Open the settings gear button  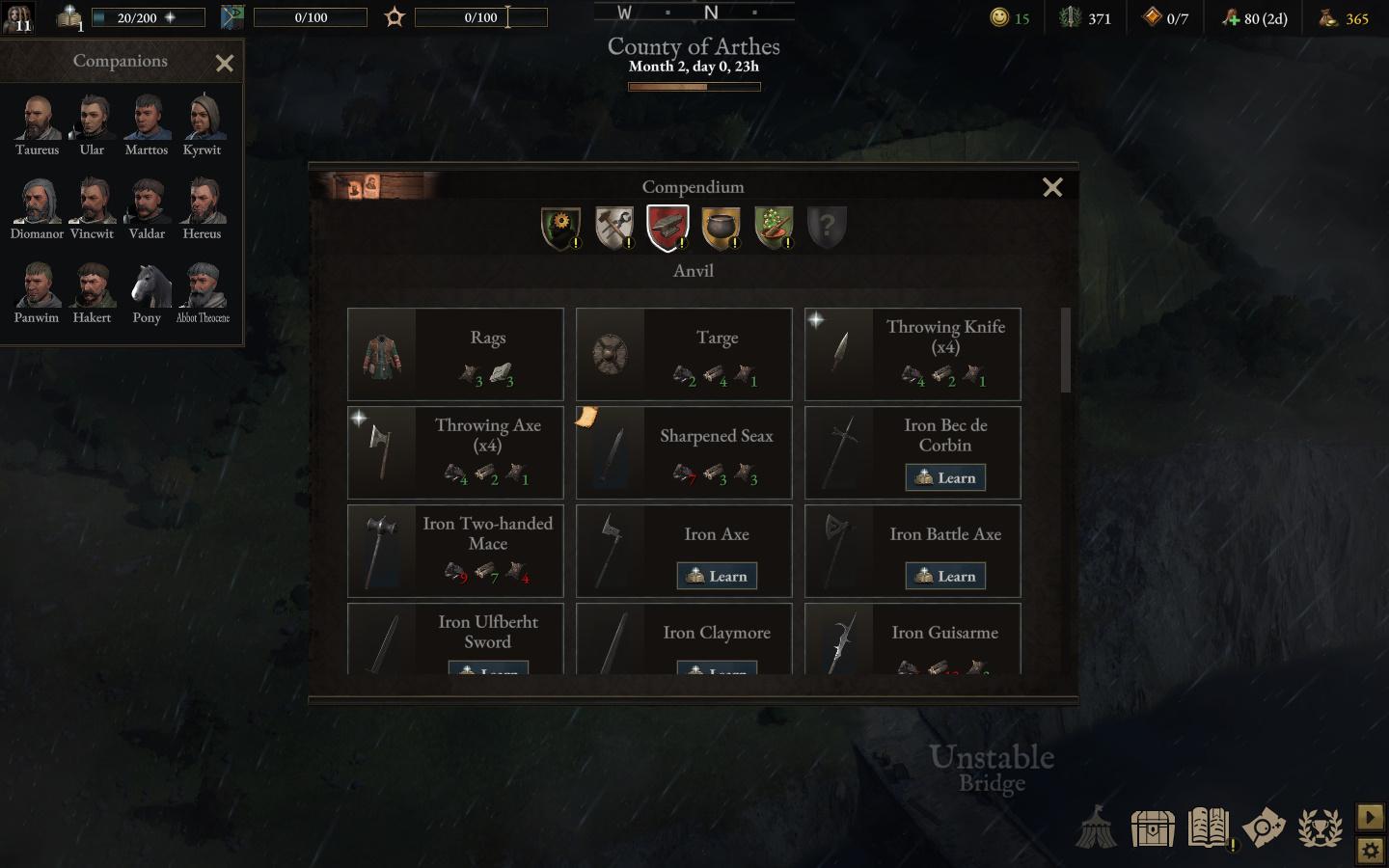pyautogui.click(x=1370, y=851)
